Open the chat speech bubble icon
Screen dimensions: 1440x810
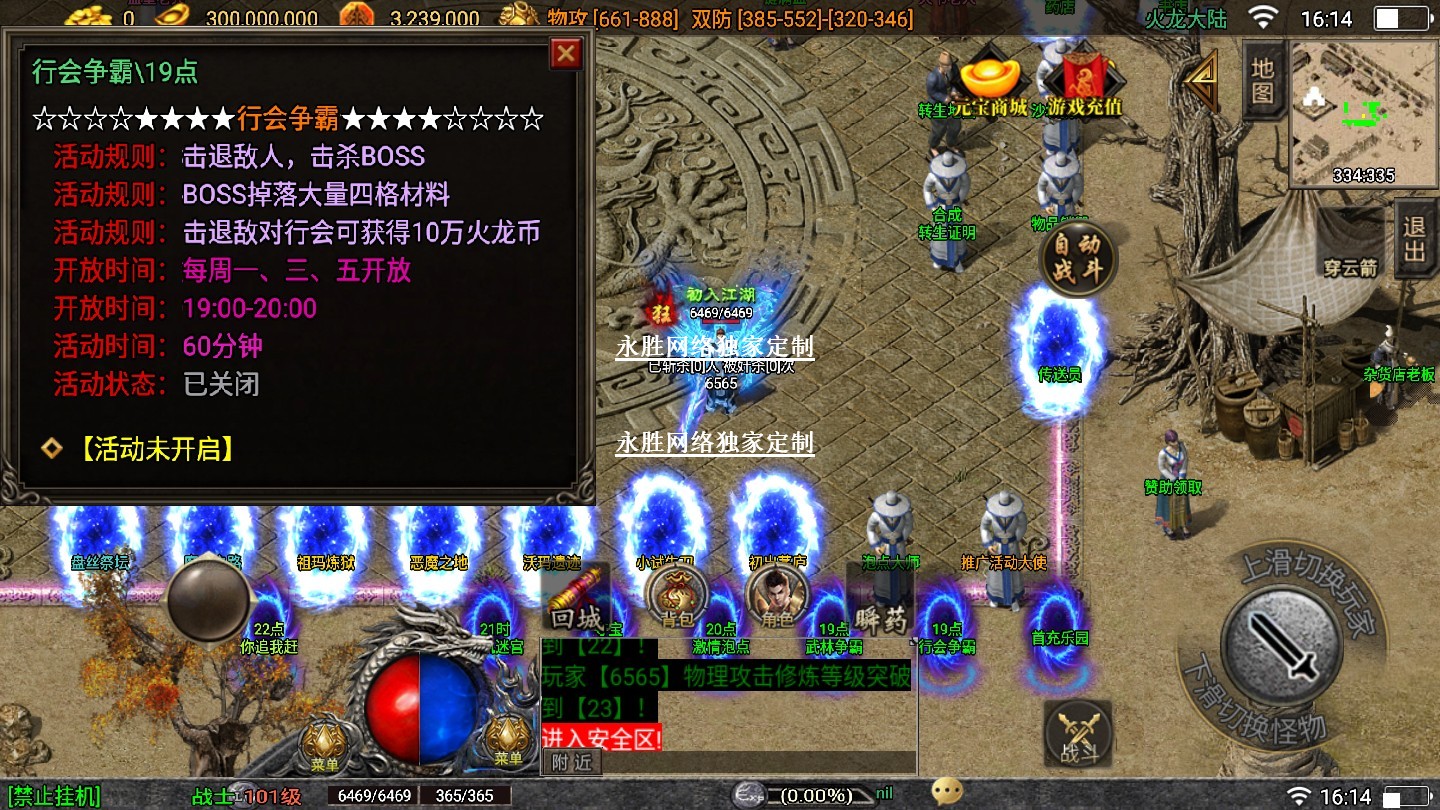coord(946,793)
